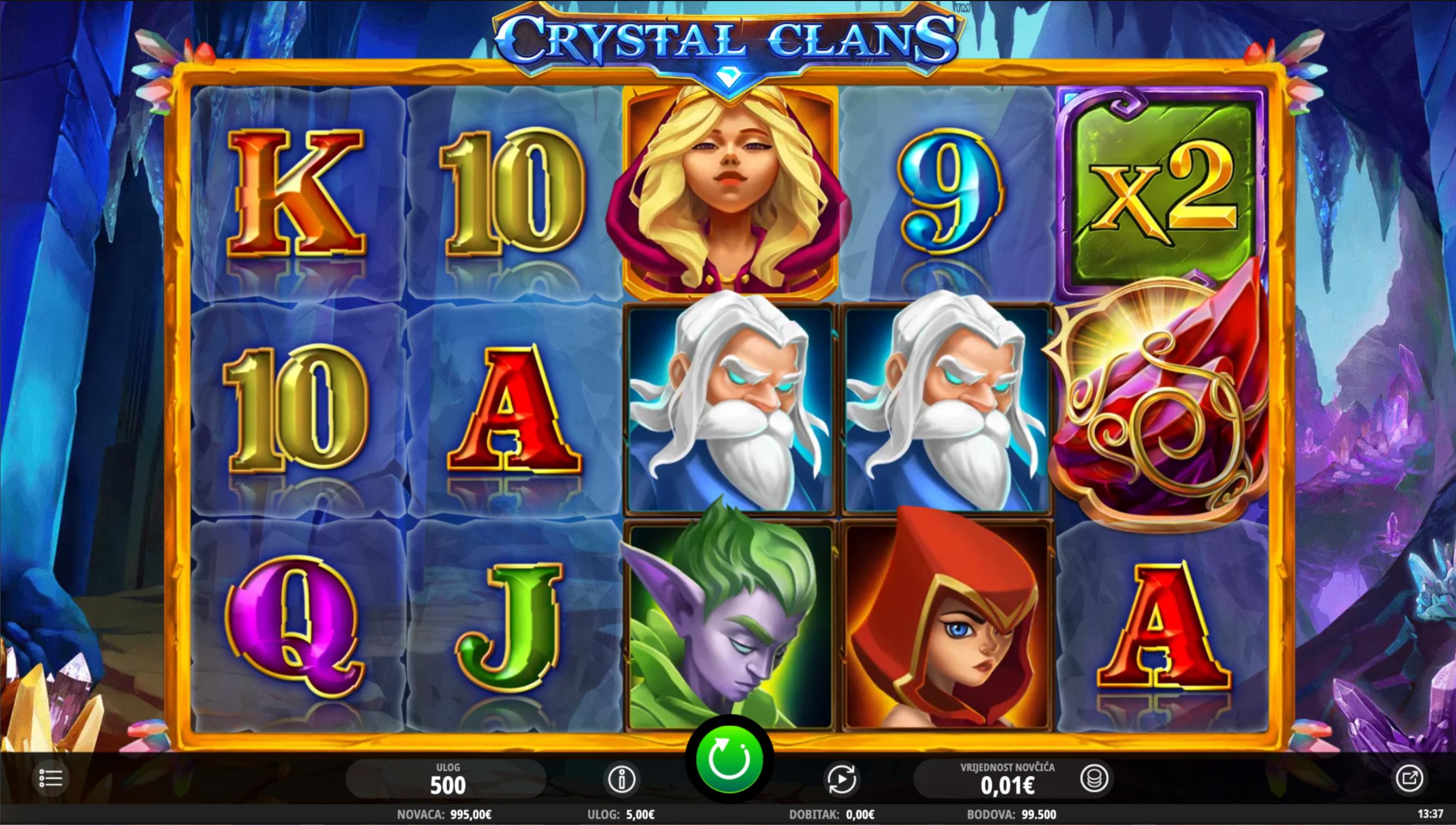Image resolution: width=1456 pixels, height=825 pixels.
Task: Open the hamburger menu
Action: pos(51,778)
